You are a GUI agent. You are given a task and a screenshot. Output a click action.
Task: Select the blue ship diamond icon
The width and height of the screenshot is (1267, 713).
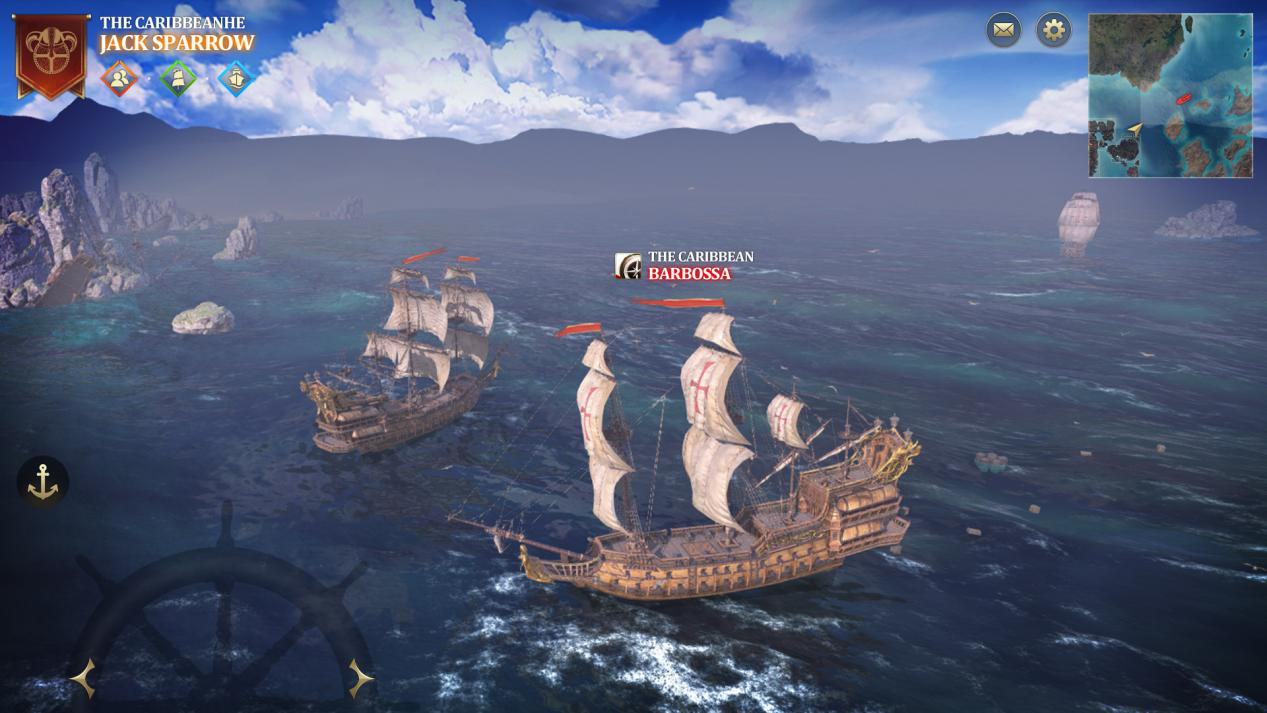[x=236, y=78]
